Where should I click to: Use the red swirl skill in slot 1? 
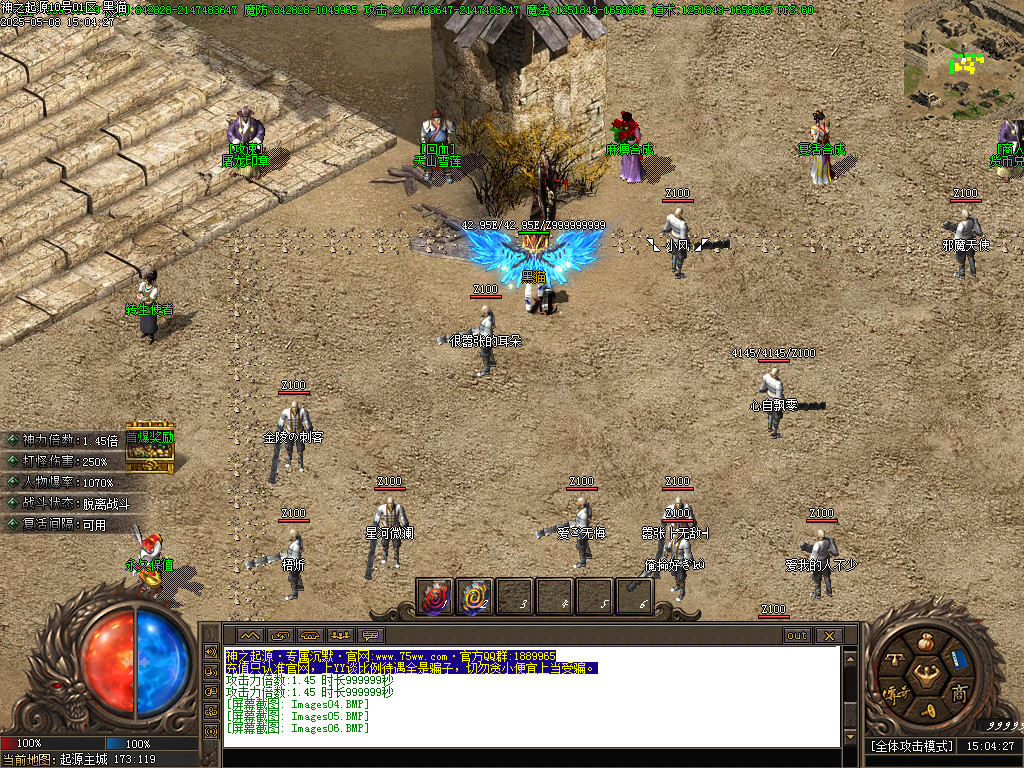(x=435, y=597)
